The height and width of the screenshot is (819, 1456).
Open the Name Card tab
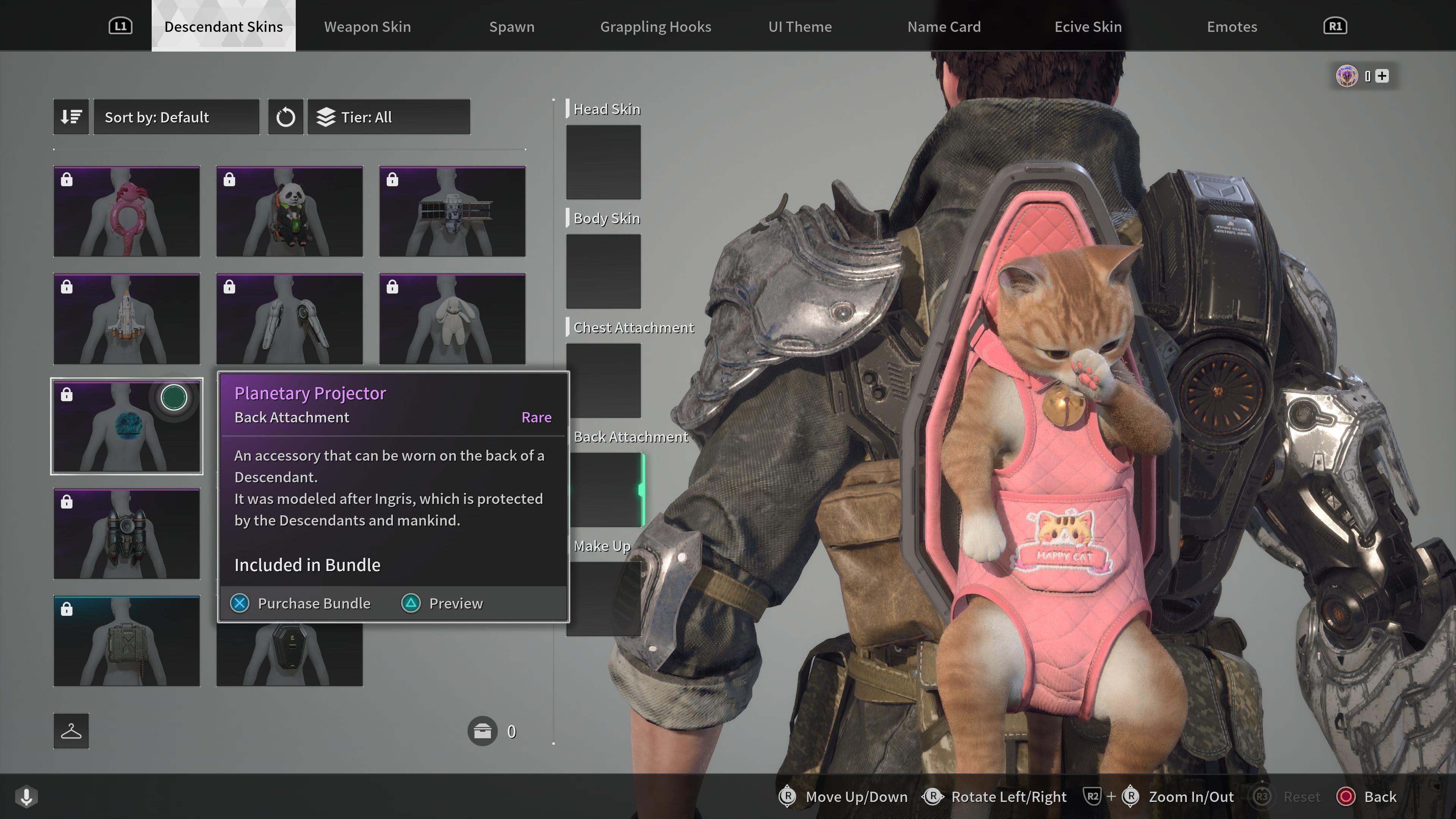pyautogui.click(x=944, y=27)
